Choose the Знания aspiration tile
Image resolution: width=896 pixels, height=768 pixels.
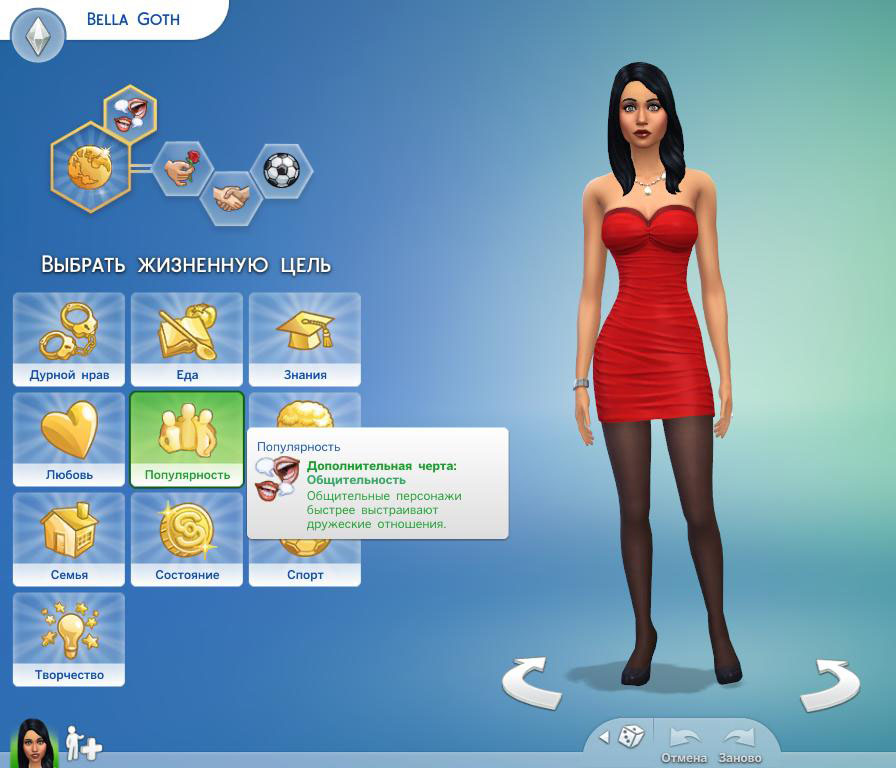click(x=305, y=339)
